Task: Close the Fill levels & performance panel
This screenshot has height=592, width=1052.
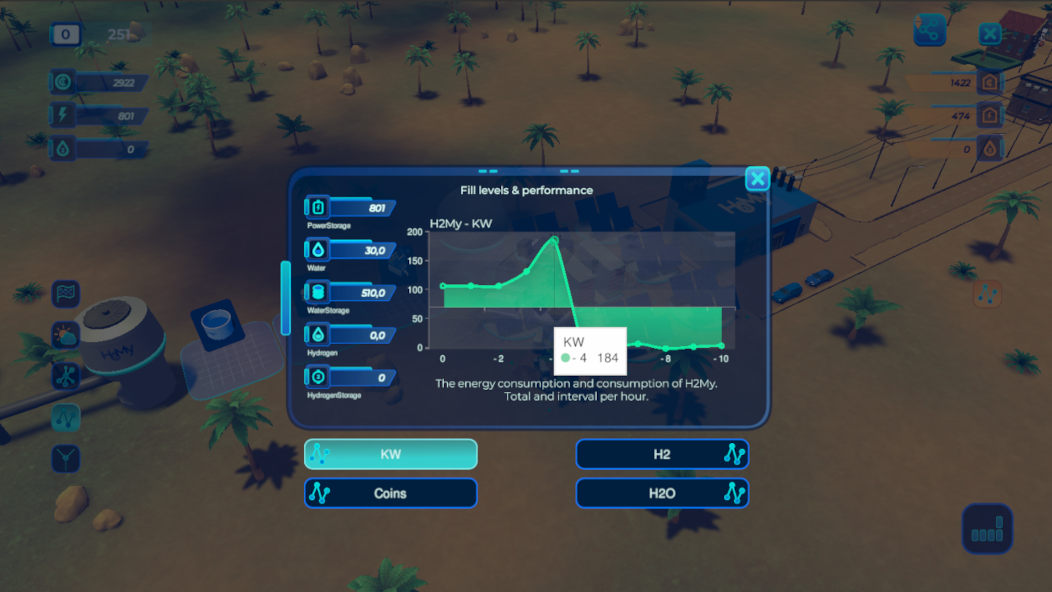Action: pyautogui.click(x=757, y=179)
